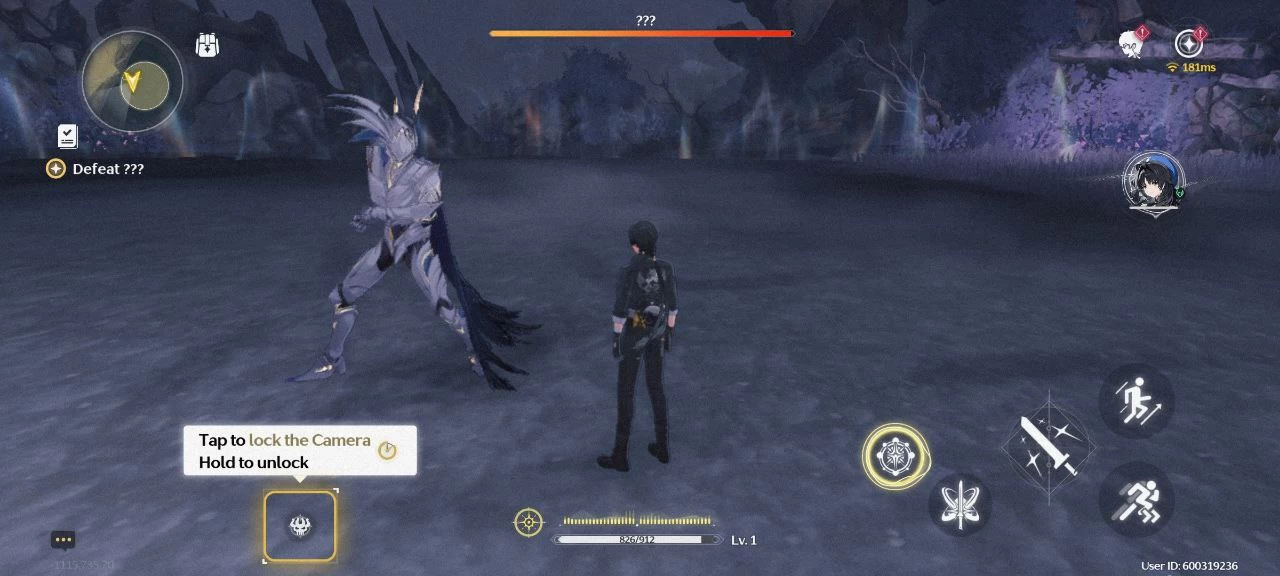The width and height of the screenshot is (1280, 576).
Task: Open the star compass menu icon
Action: point(1188,44)
